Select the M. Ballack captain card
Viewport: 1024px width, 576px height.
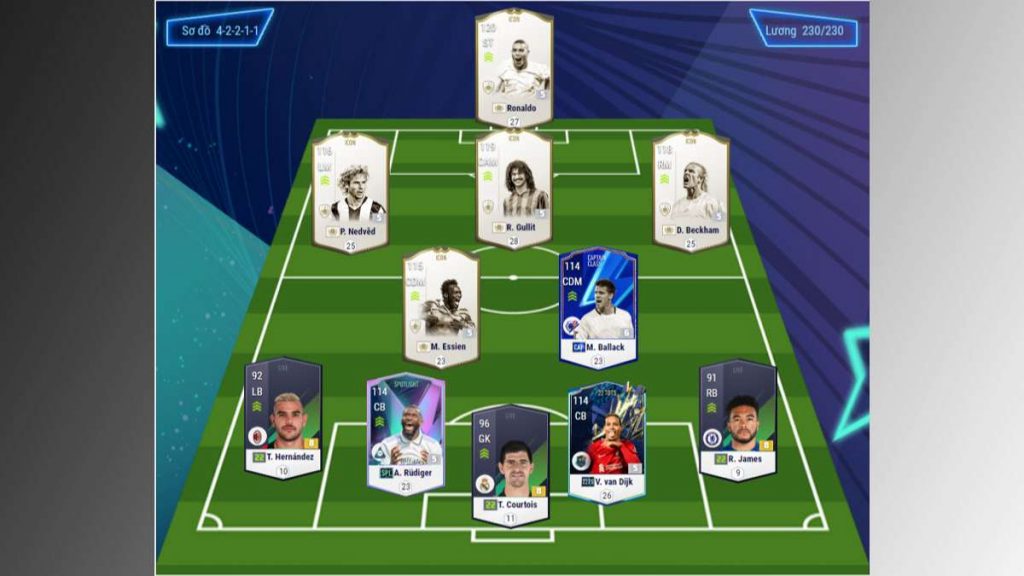(598, 305)
